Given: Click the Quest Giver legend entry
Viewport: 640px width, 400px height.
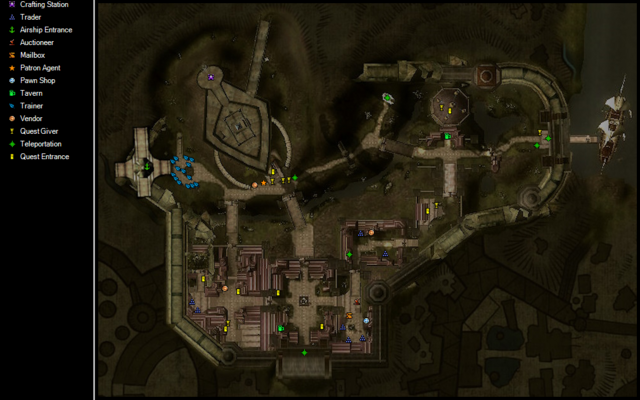Looking at the screenshot, I should [38, 130].
